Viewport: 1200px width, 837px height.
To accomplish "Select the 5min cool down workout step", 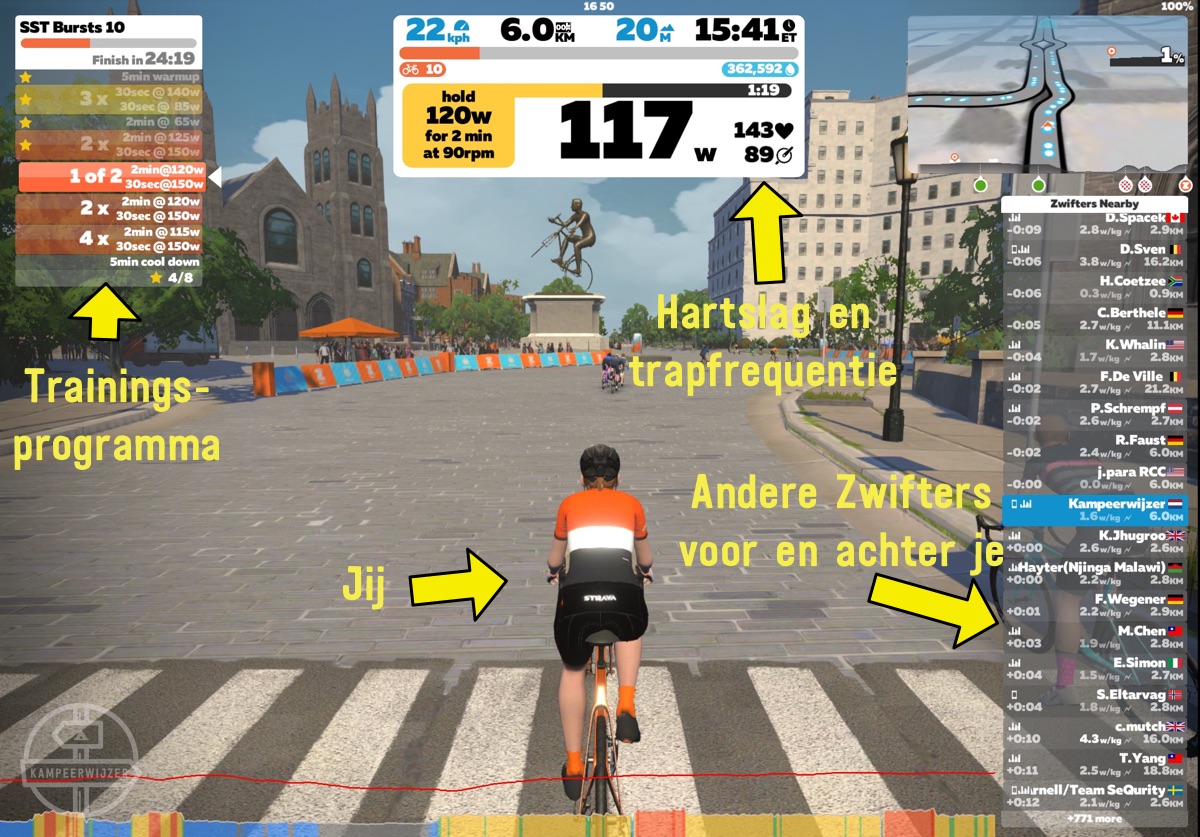I will click(110, 262).
